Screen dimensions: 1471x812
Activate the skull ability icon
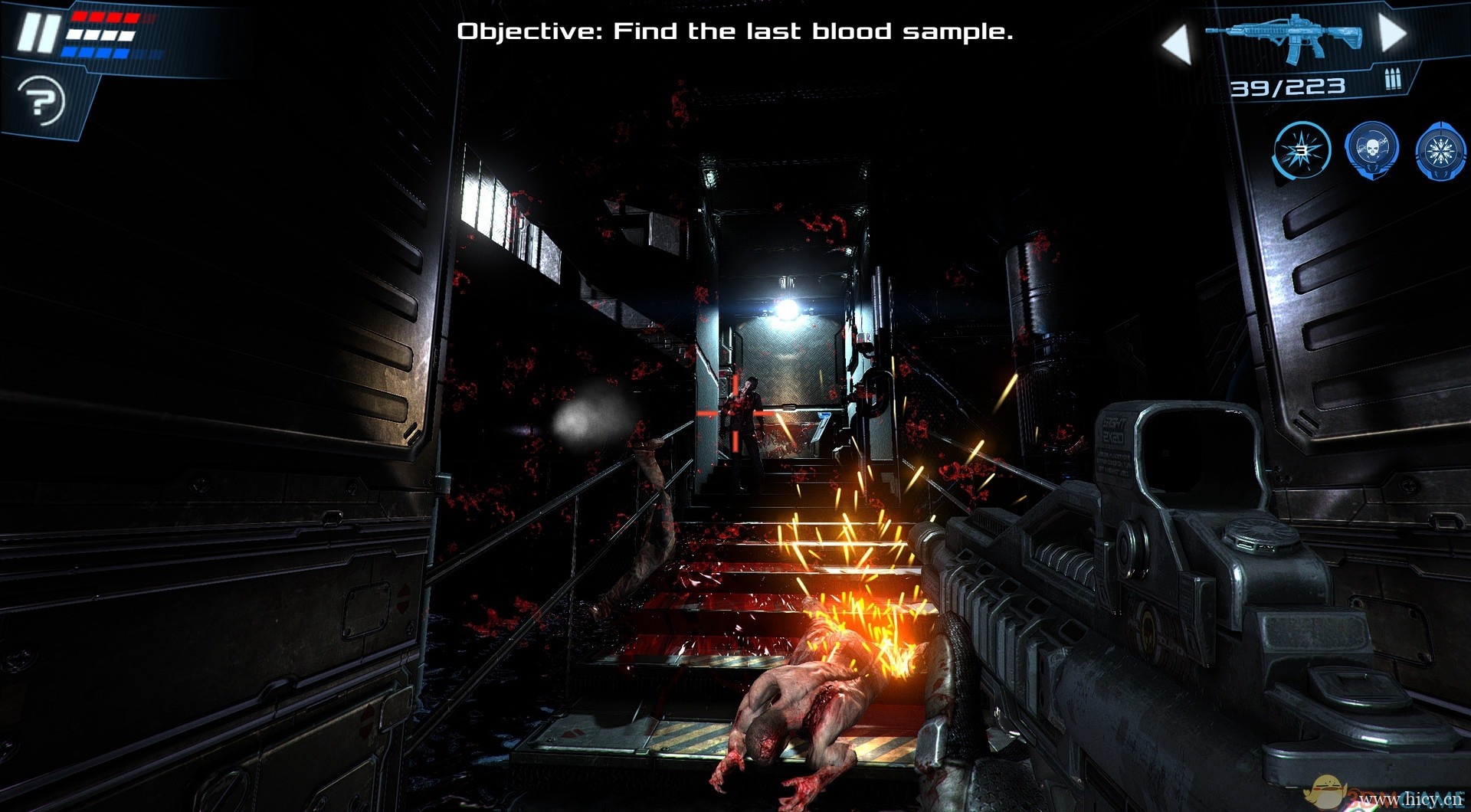[1371, 150]
